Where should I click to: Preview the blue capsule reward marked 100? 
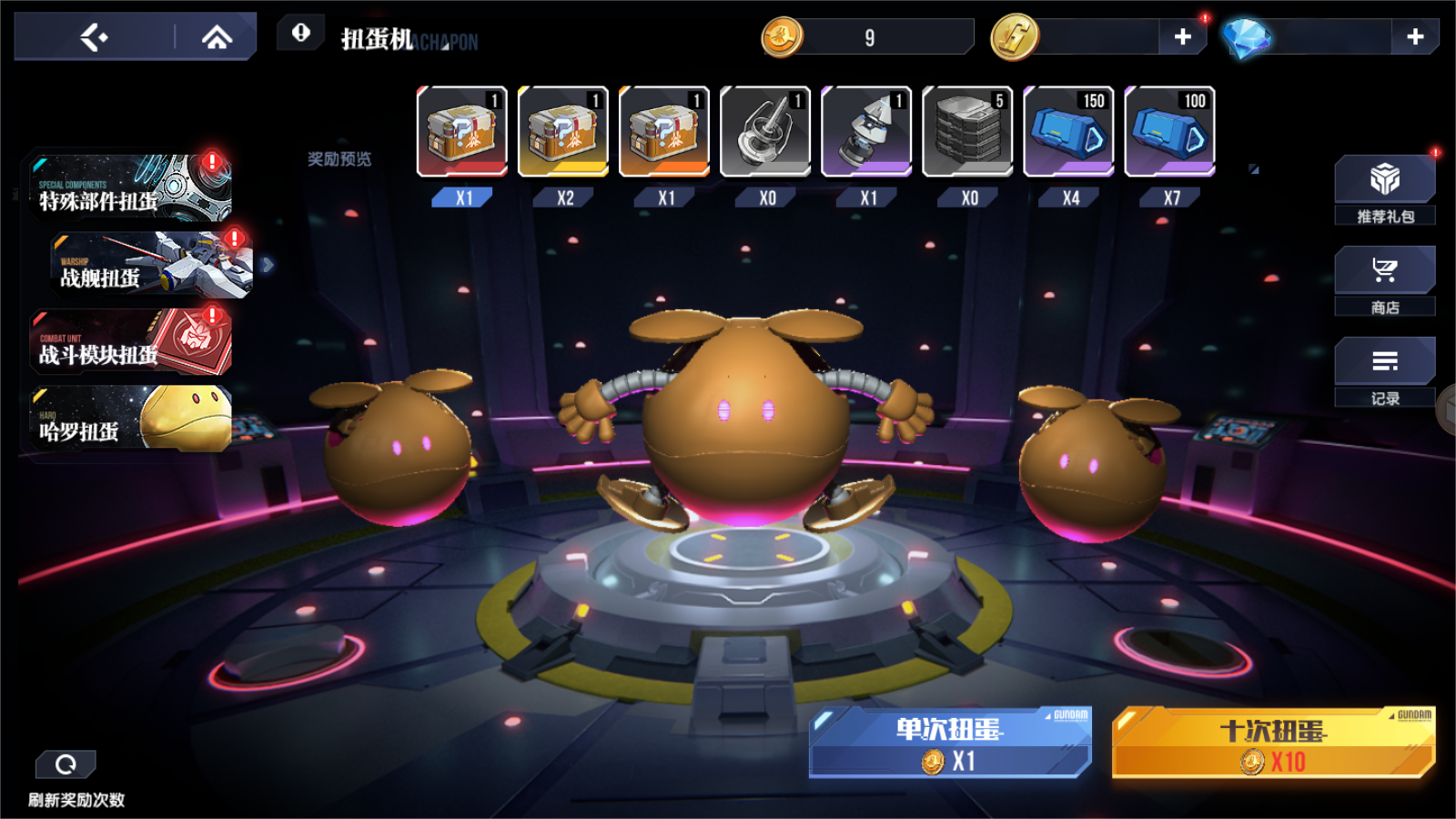tap(1169, 132)
